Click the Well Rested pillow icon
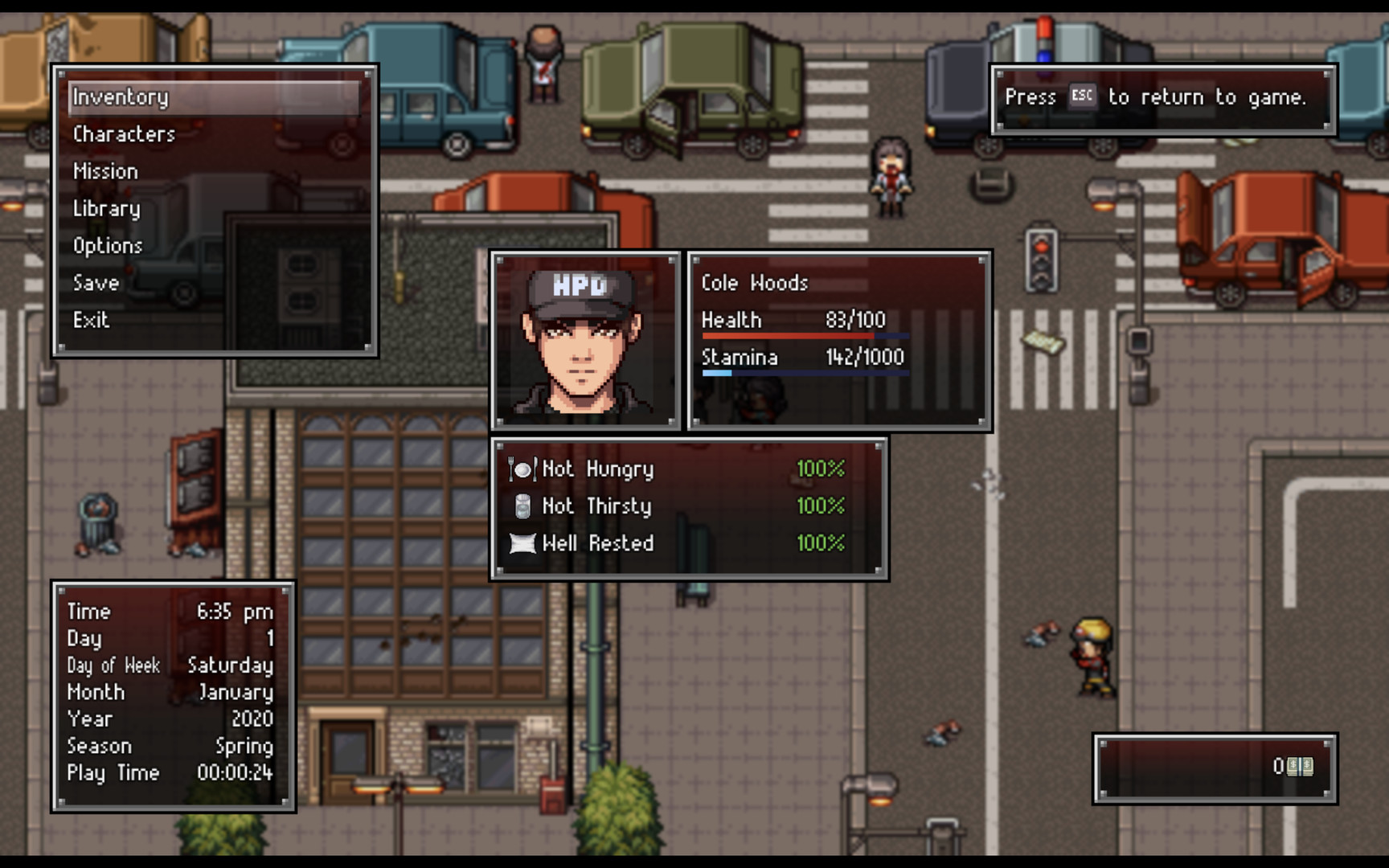Screen dimensions: 1389x868 pyautogui.click(x=522, y=544)
